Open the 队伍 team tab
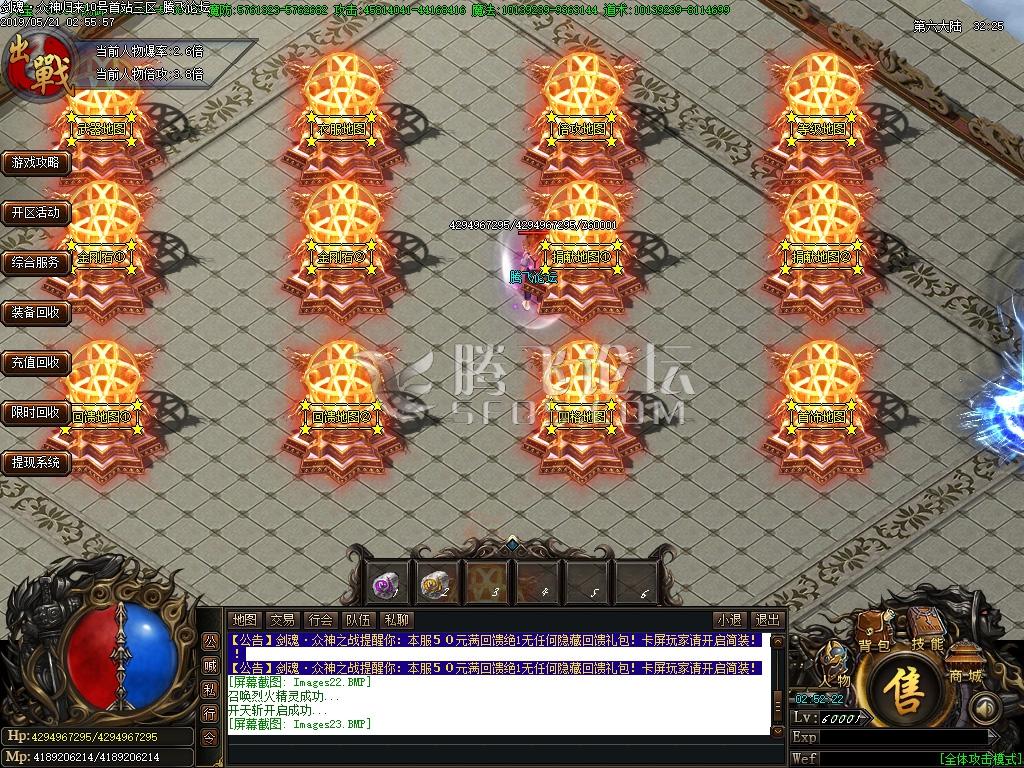 tap(358, 620)
